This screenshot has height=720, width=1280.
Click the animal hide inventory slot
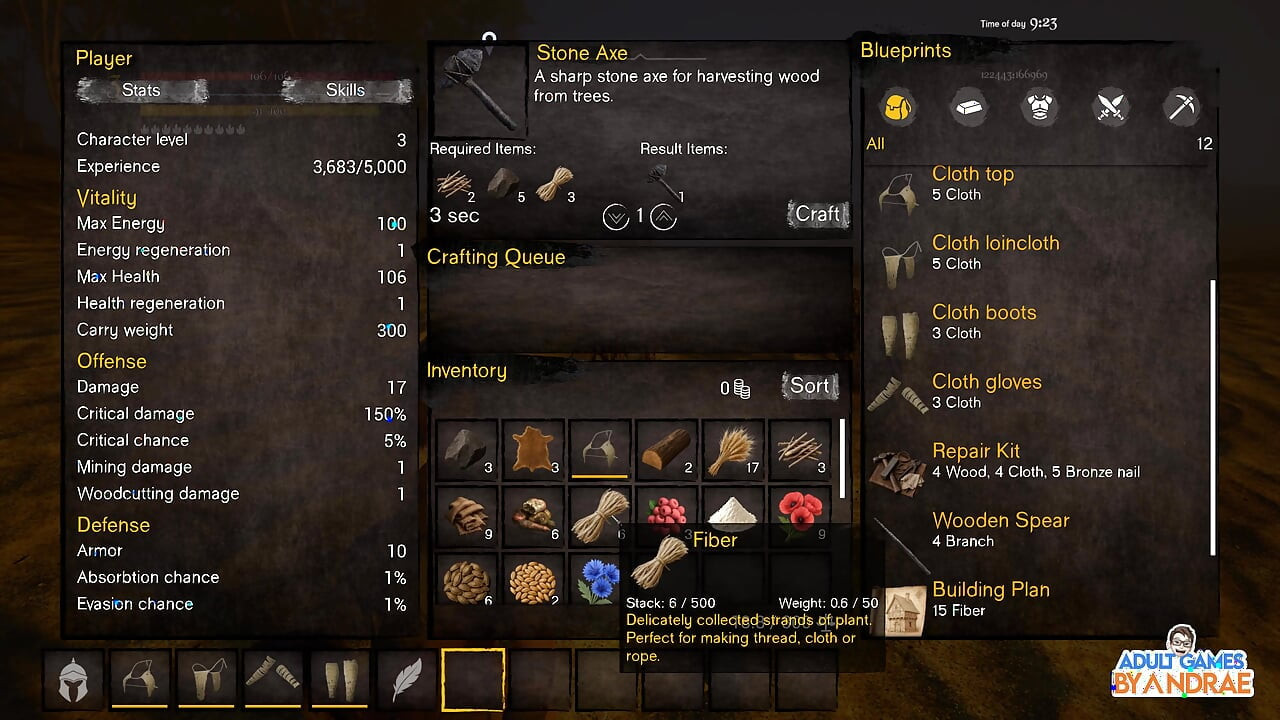click(533, 450)
